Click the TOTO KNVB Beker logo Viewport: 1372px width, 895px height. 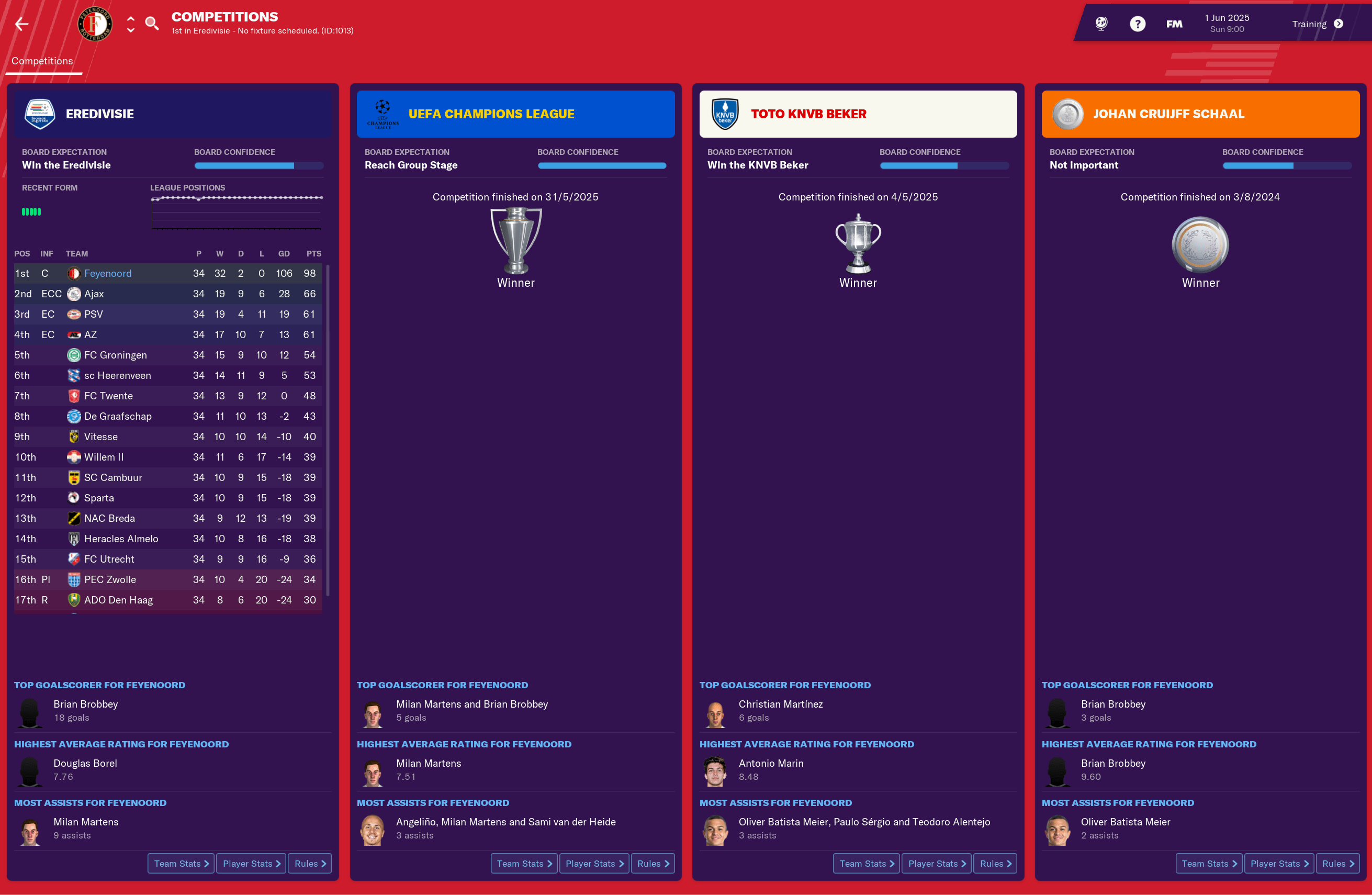[x=725, y=114]
